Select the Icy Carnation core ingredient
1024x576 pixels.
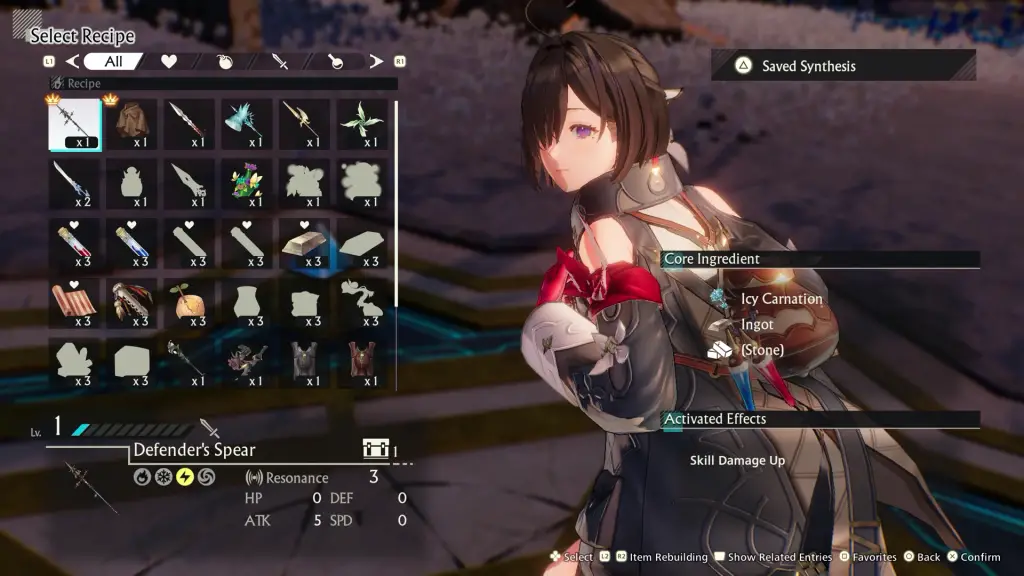[x=782, y=298]
